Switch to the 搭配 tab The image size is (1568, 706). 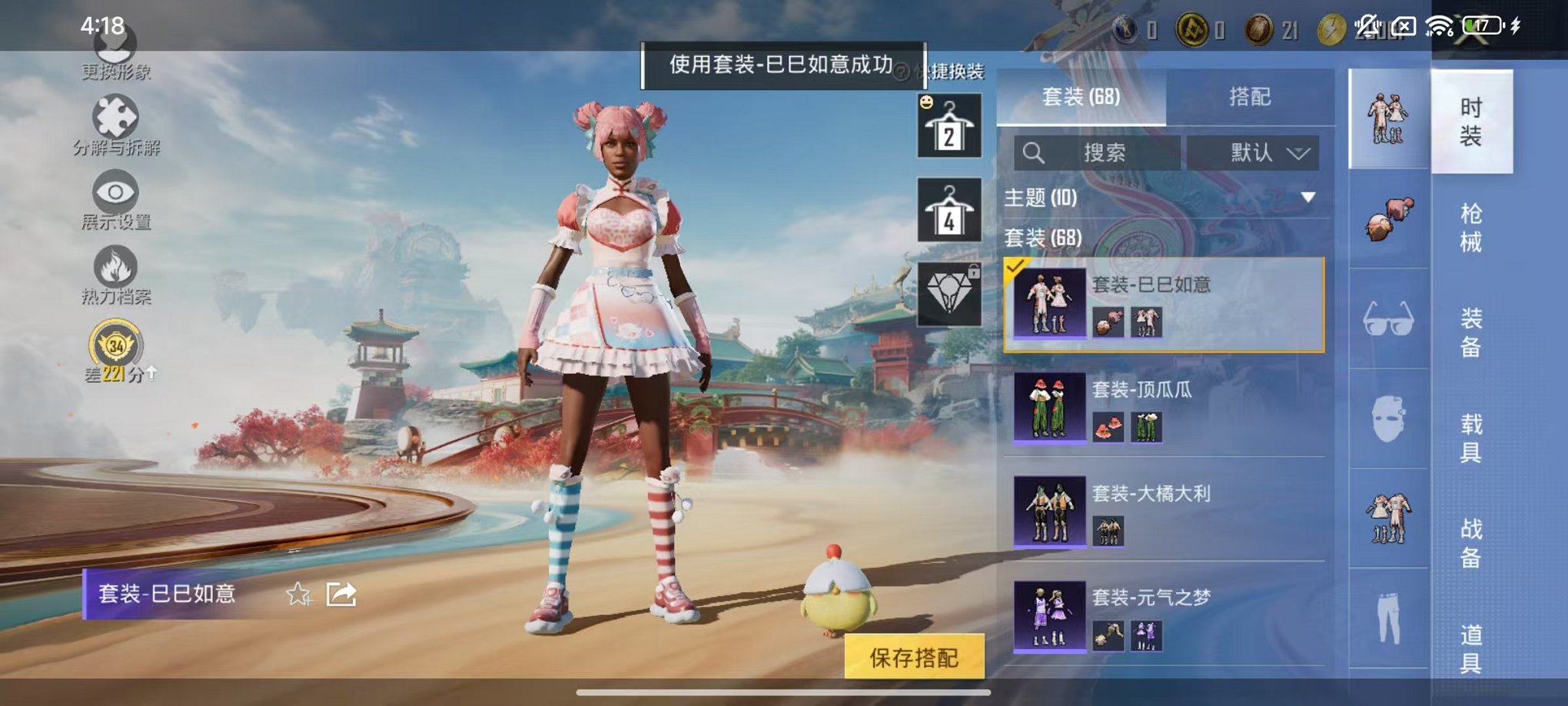point(1249,97)
